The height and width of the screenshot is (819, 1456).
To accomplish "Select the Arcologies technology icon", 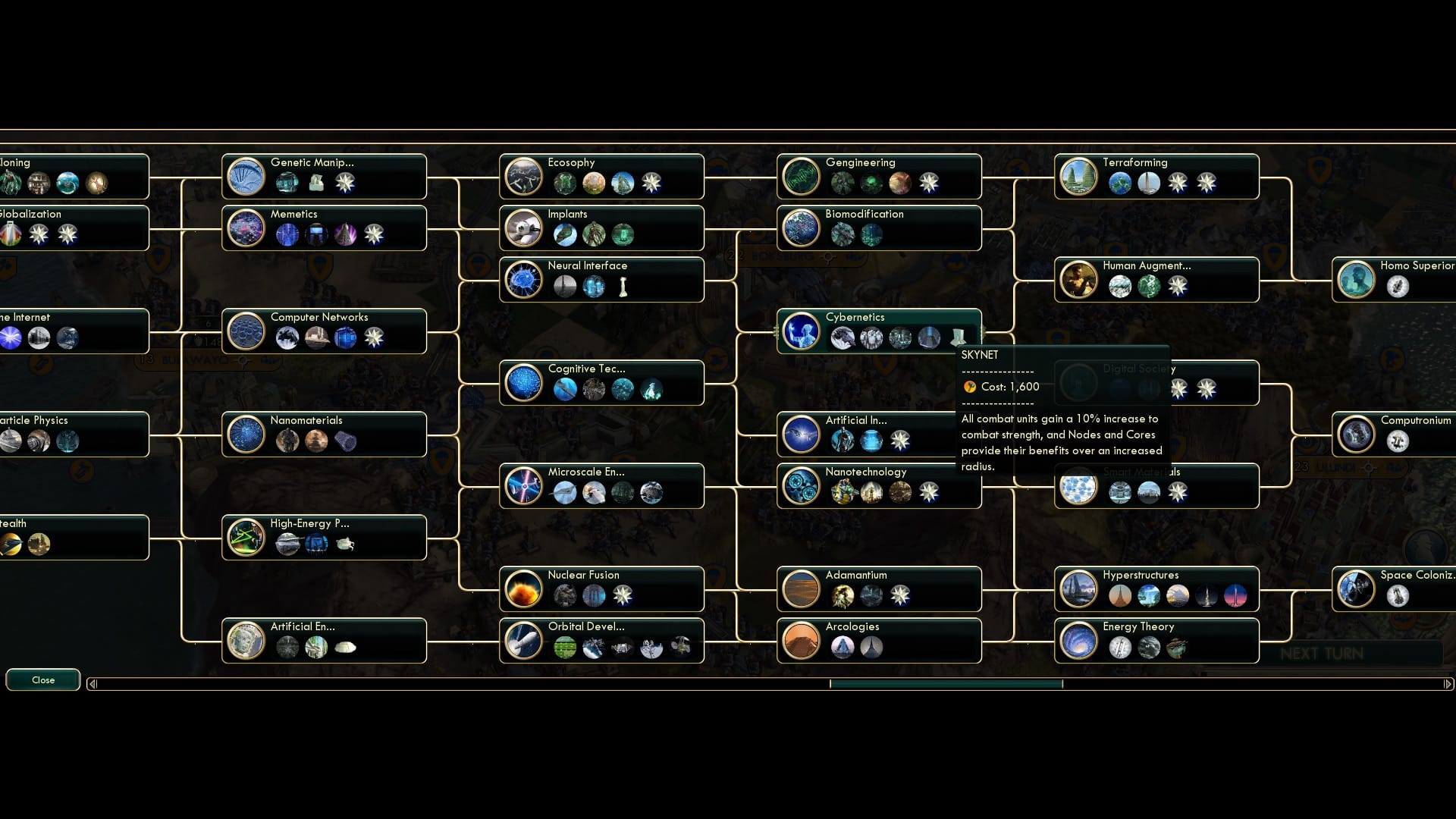I will pyautogui.click(x=802, y=640).
